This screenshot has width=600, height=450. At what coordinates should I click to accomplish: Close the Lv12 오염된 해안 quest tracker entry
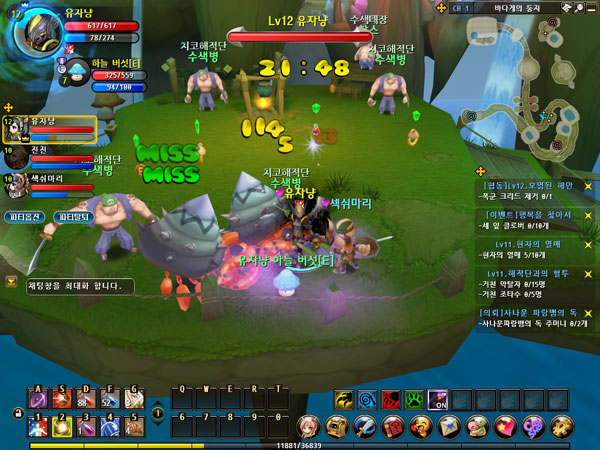point(588,186)
